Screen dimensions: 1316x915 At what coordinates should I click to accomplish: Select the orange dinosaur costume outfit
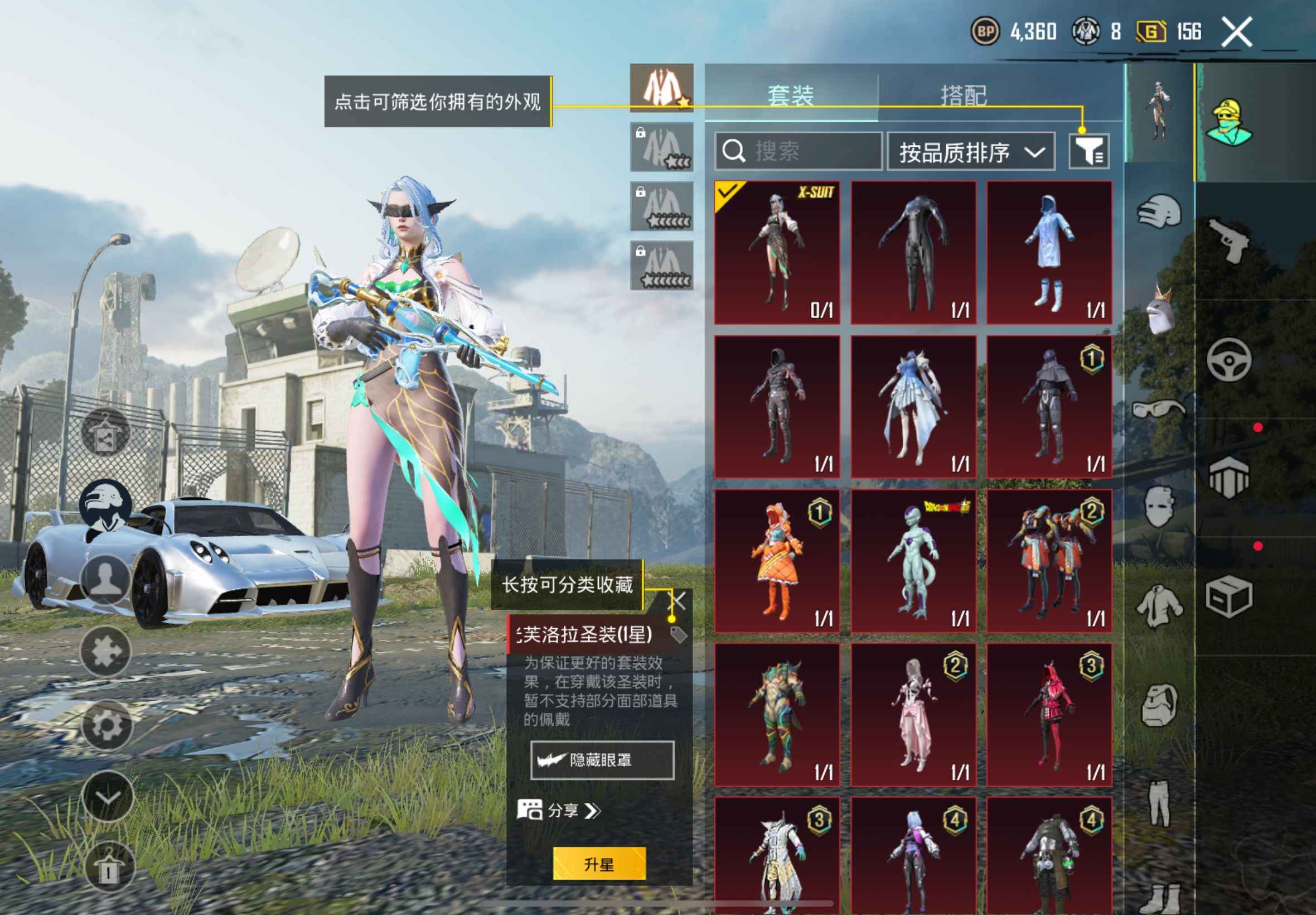pyautogui.click(x=777, y=561)
